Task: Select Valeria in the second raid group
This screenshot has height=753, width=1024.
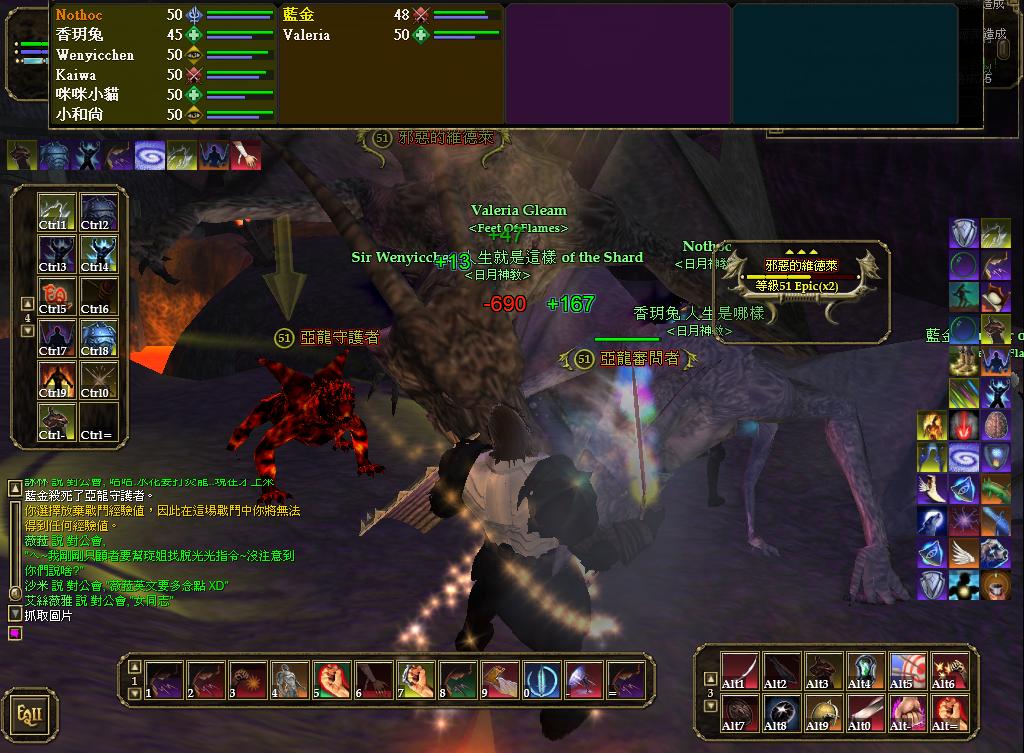Action: pyautogui.click(x=306, y=35)
